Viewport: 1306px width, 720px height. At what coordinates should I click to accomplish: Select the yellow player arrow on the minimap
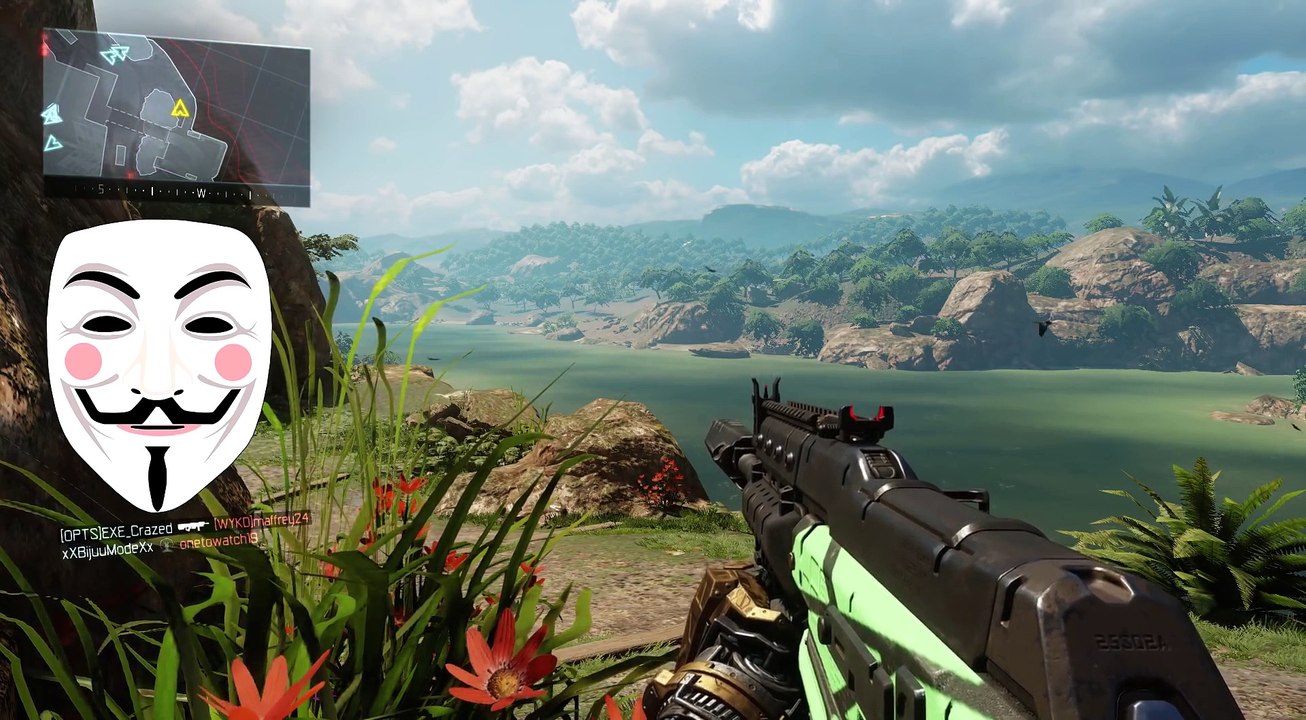180,108
